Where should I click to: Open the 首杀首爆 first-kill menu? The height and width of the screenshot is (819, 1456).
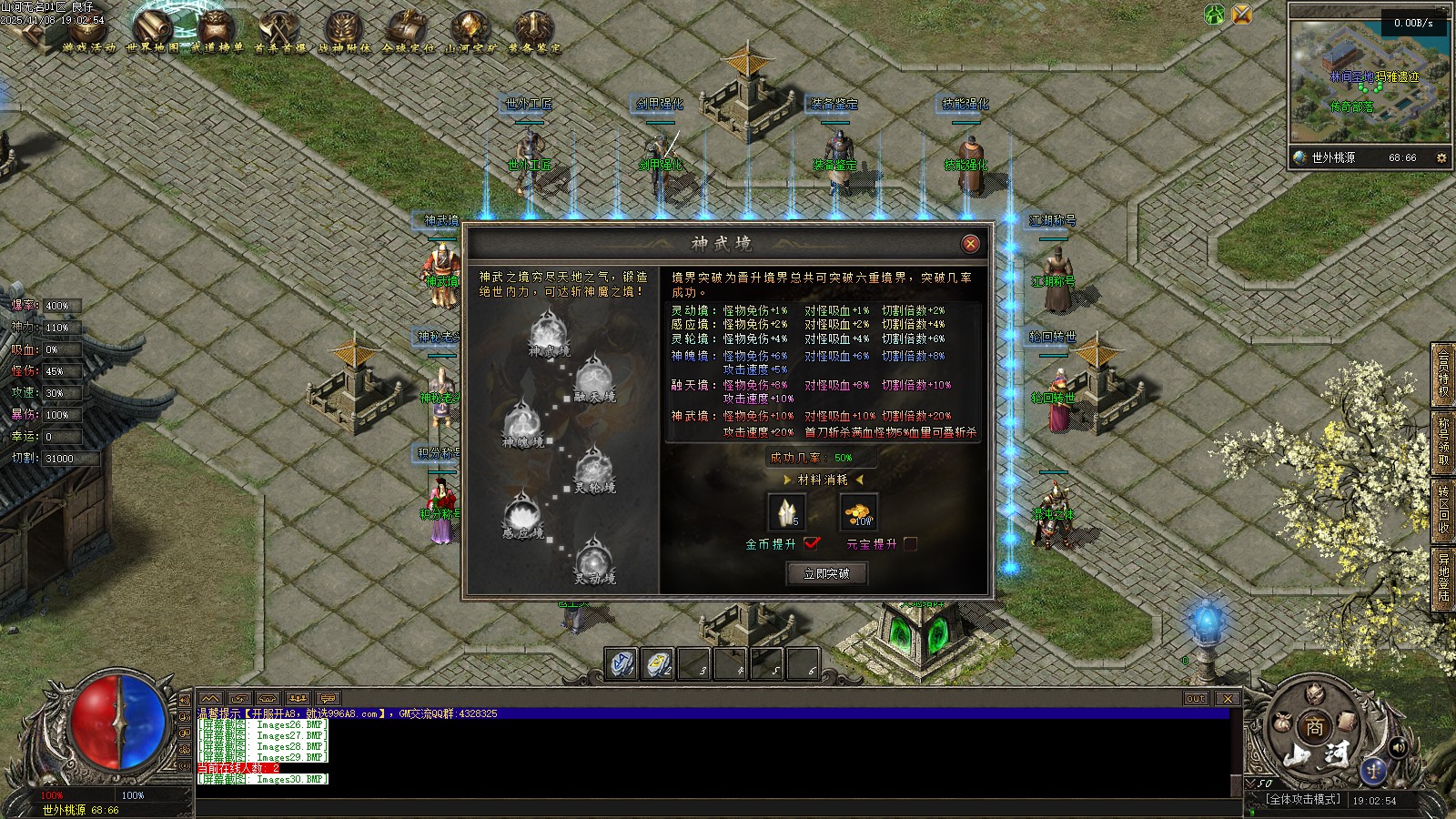279,32
